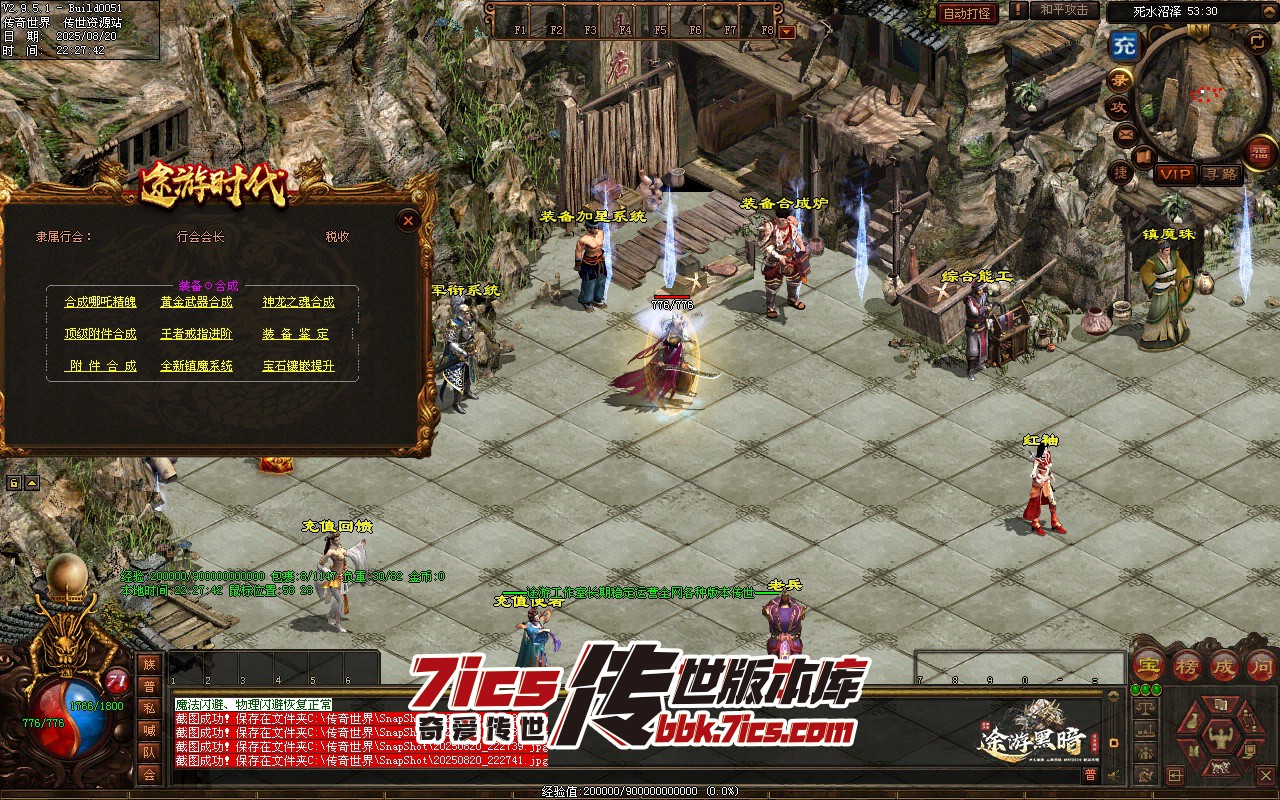The height and width of the screenshot is (800, 1280).
Task: Click the VIP button under the minimap
Action: (1175, 174)
